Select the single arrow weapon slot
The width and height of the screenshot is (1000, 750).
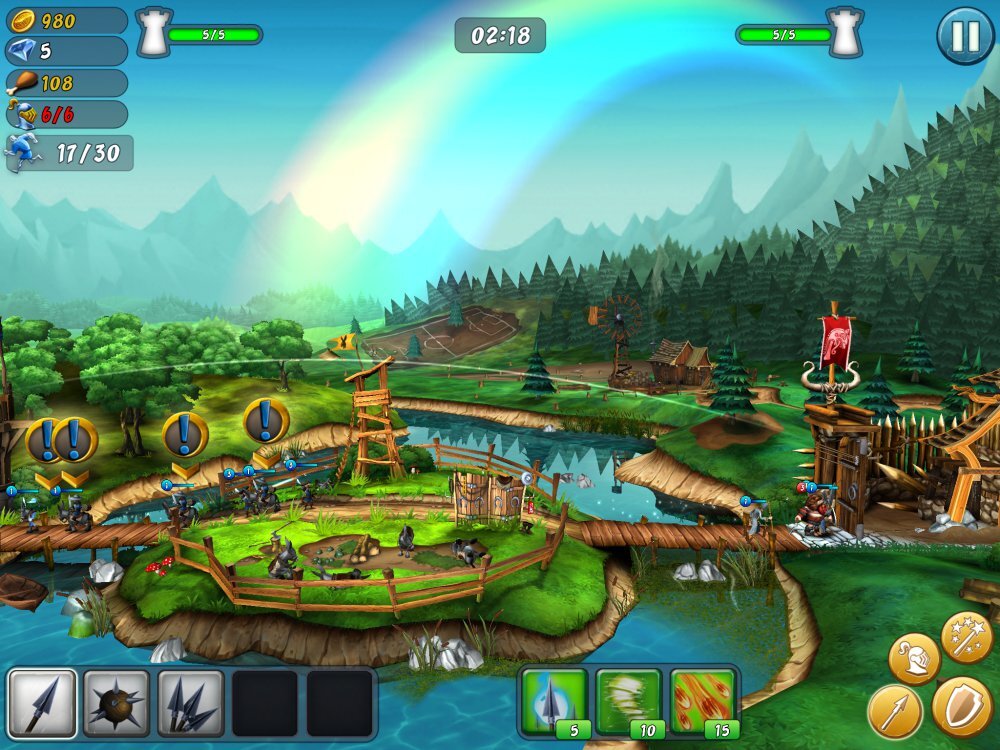pos(42,703)
